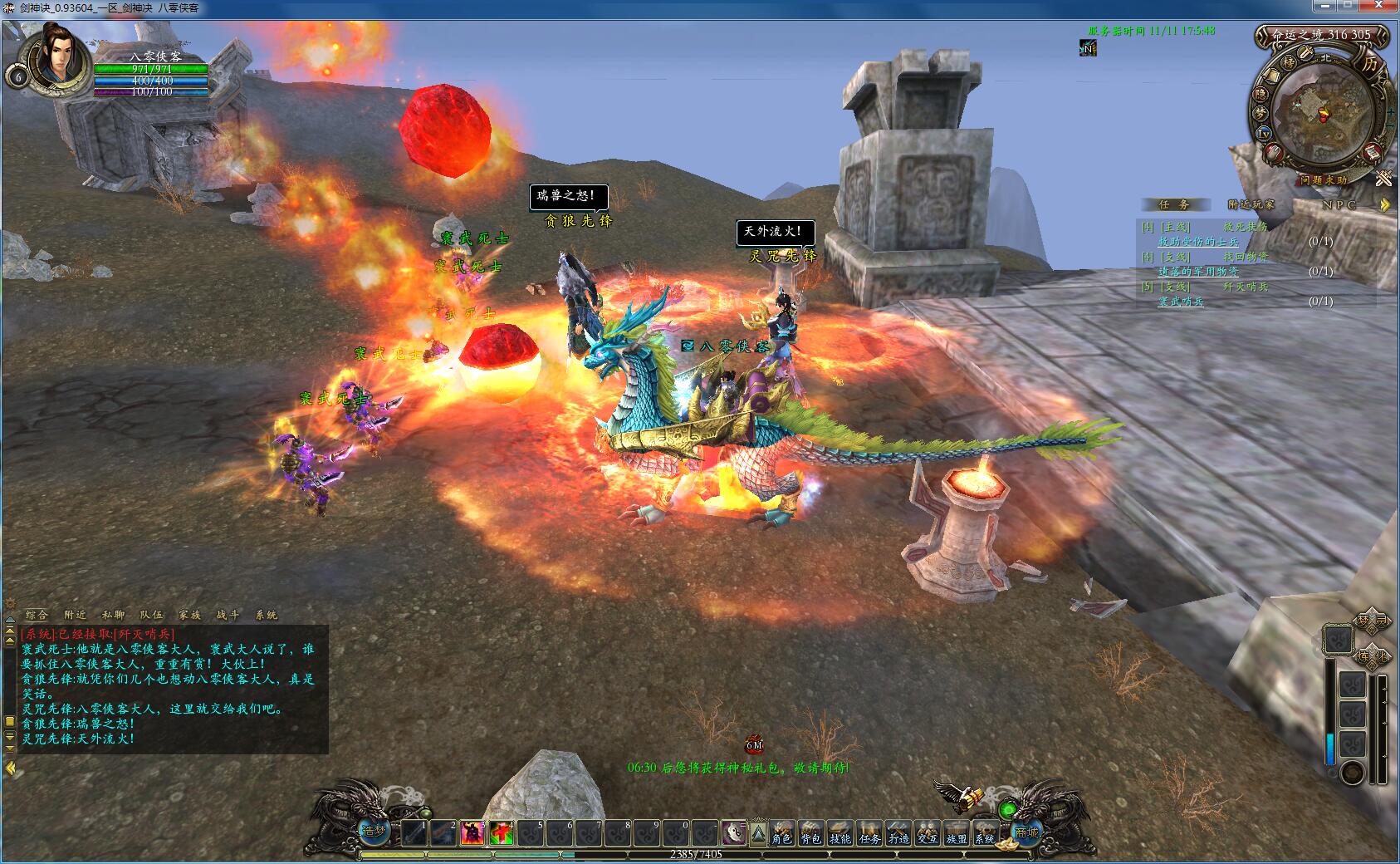The width and height of the screenshot is (1400, 864).
Task: Click the 造梦 orb button
Action: click(374, 830)
